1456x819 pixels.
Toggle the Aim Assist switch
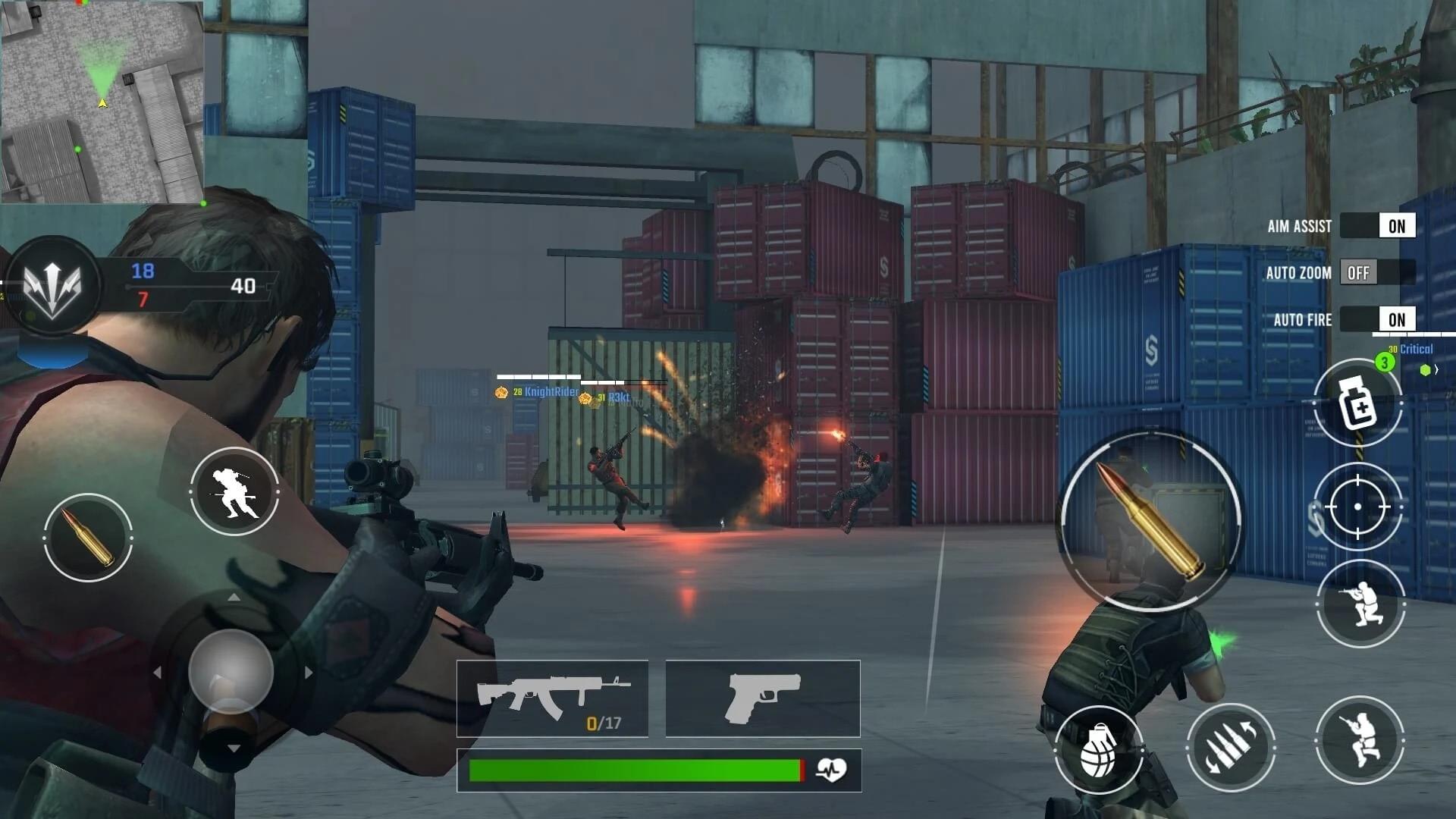tap(1377, 226)
